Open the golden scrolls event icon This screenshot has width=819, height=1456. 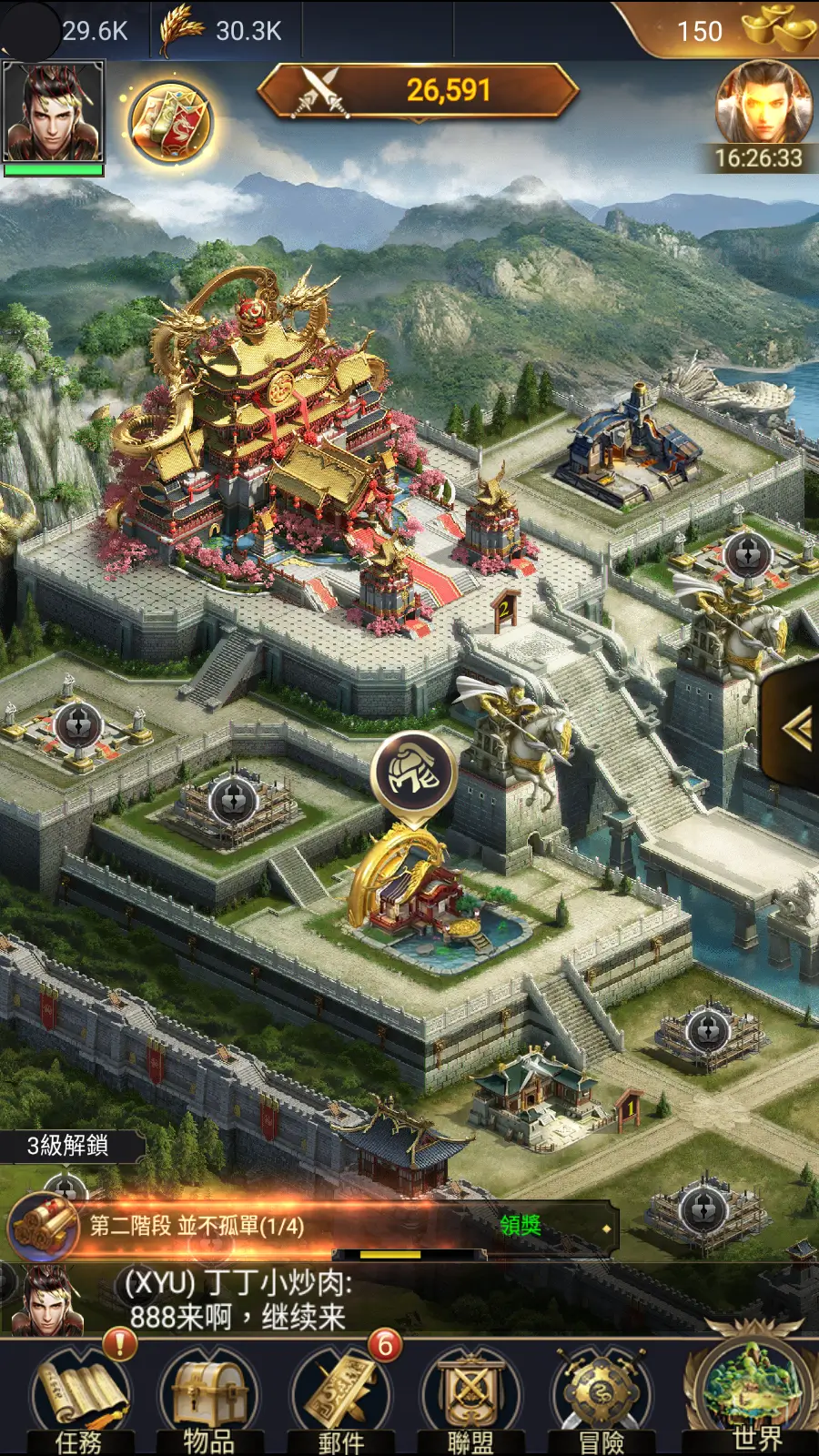coord(170,123)
